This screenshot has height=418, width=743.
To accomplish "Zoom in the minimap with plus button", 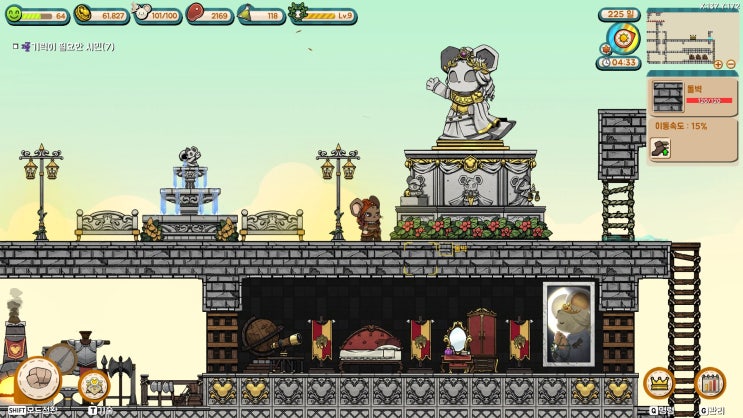I will 717,64.
